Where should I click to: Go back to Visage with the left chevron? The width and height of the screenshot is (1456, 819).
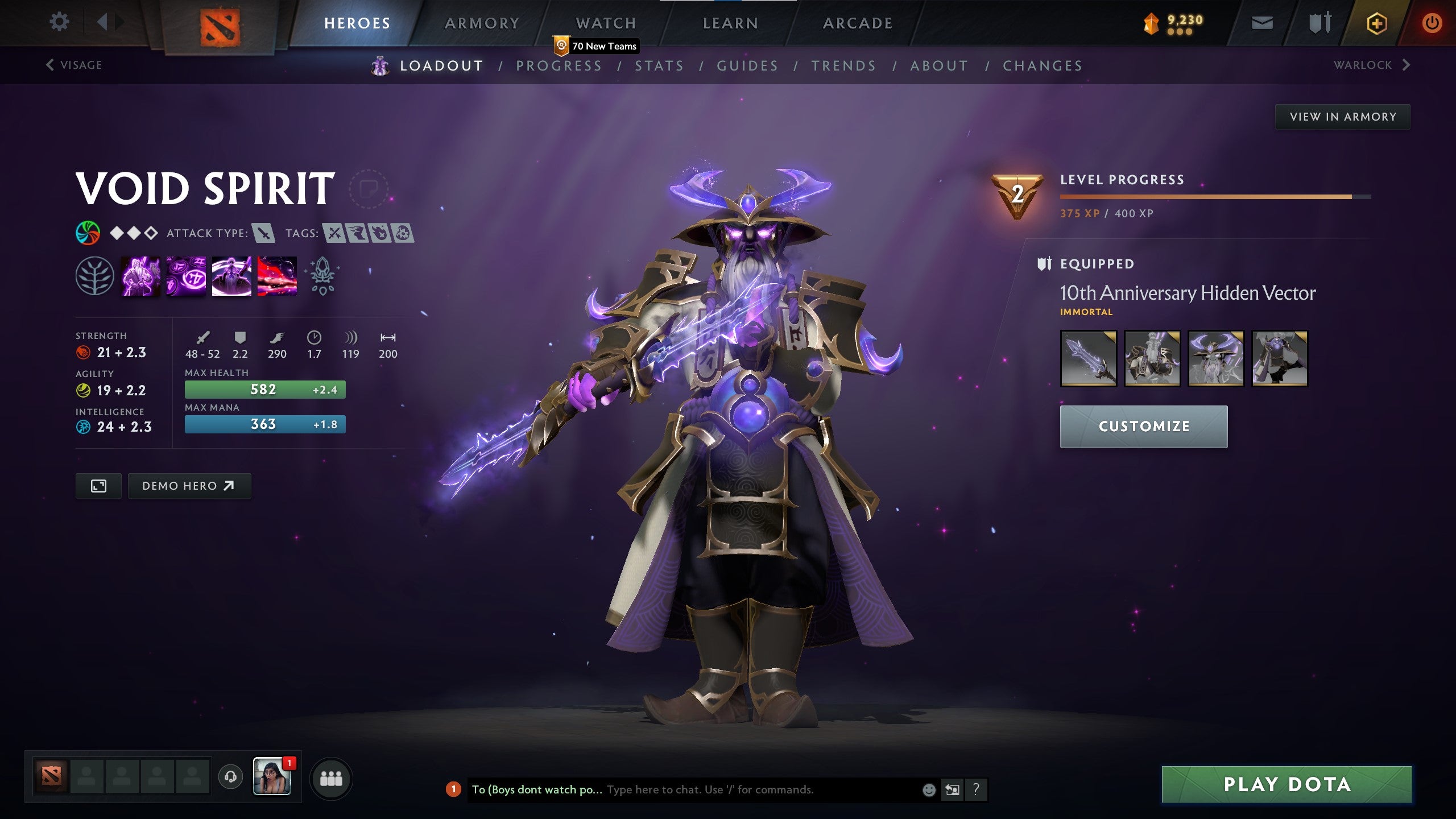point(49,64)
